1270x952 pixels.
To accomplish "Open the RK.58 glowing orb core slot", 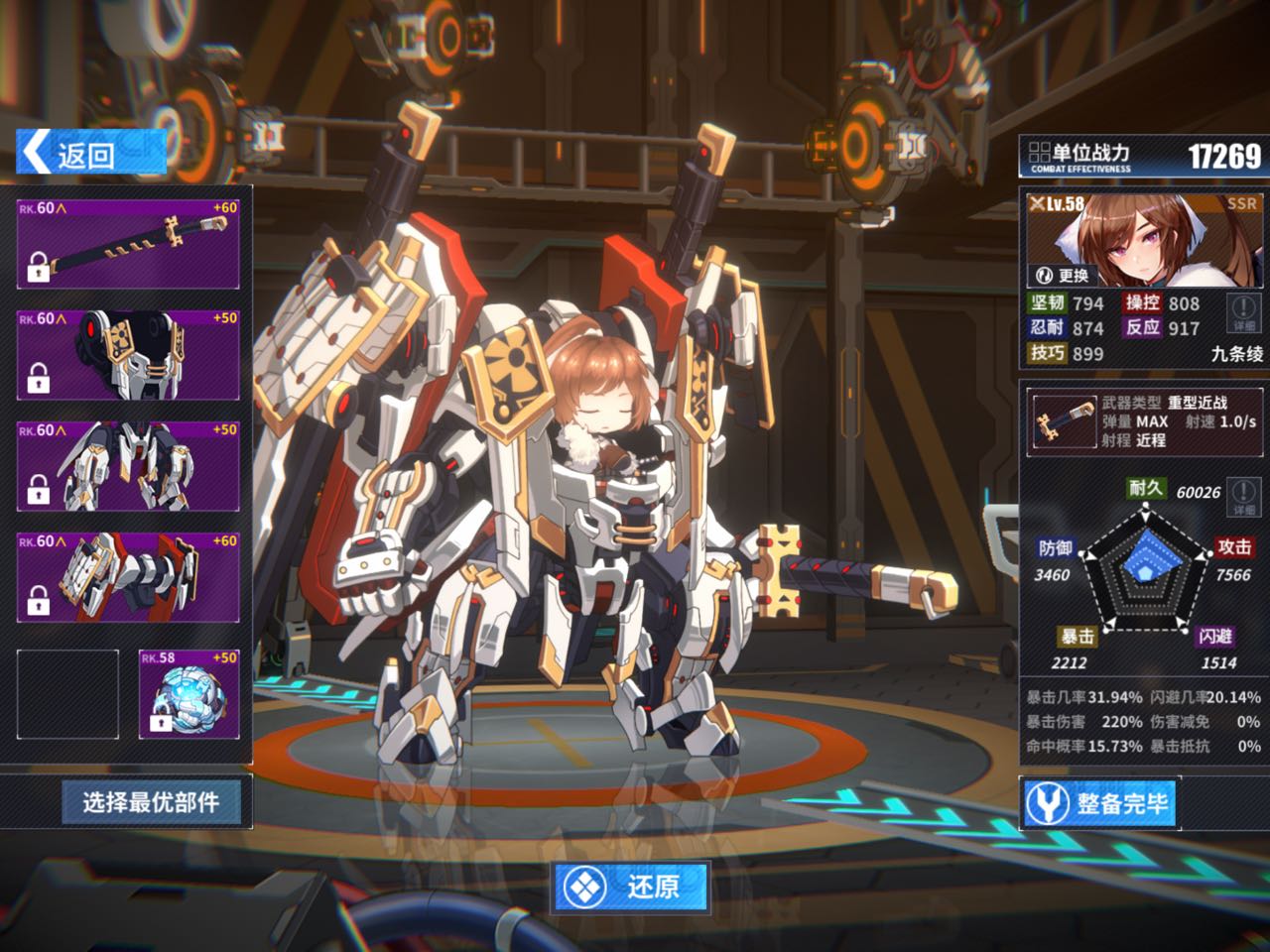I will click(189, 694).
